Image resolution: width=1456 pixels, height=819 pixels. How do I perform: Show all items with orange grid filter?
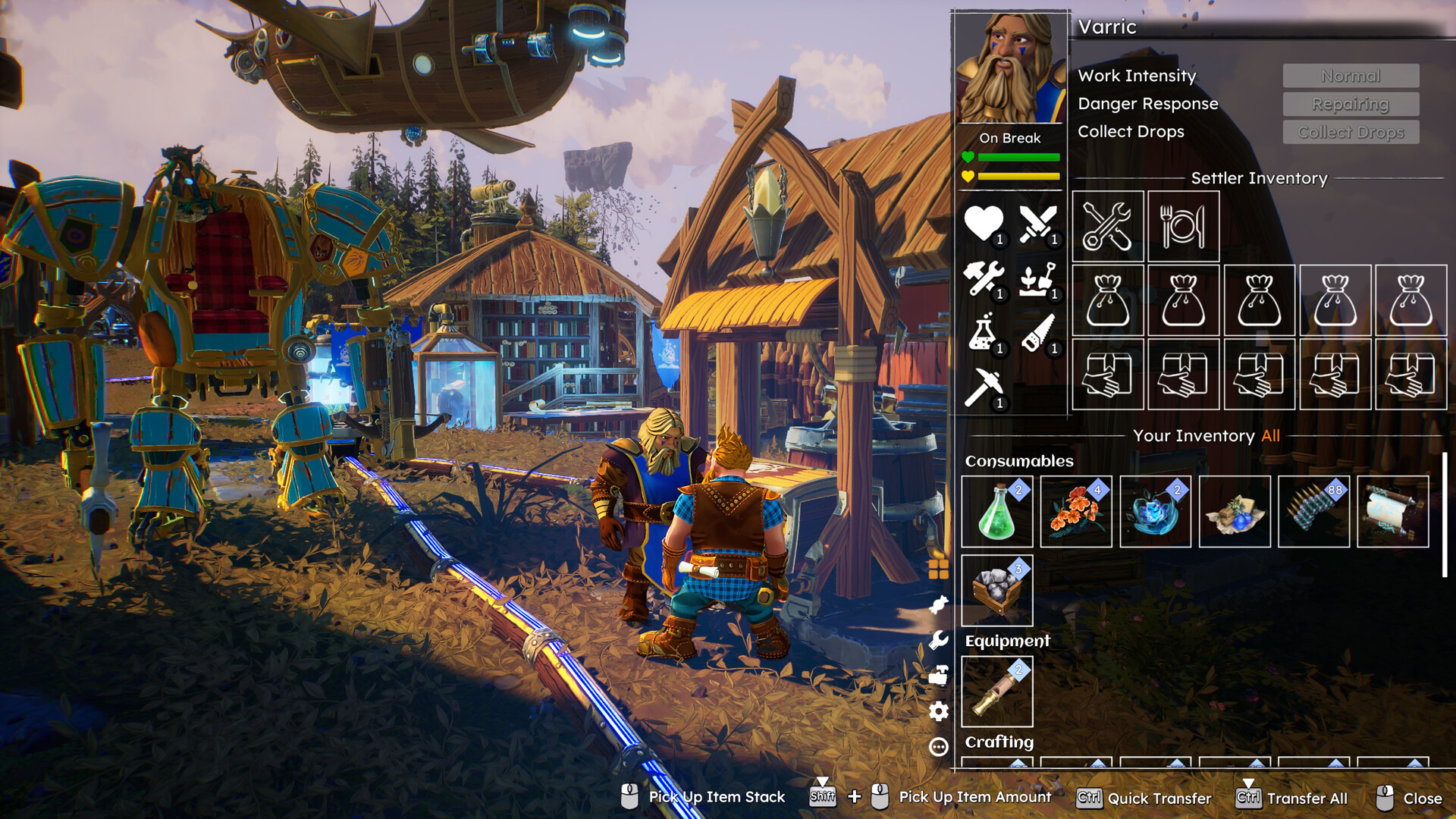tap(939, 569)
